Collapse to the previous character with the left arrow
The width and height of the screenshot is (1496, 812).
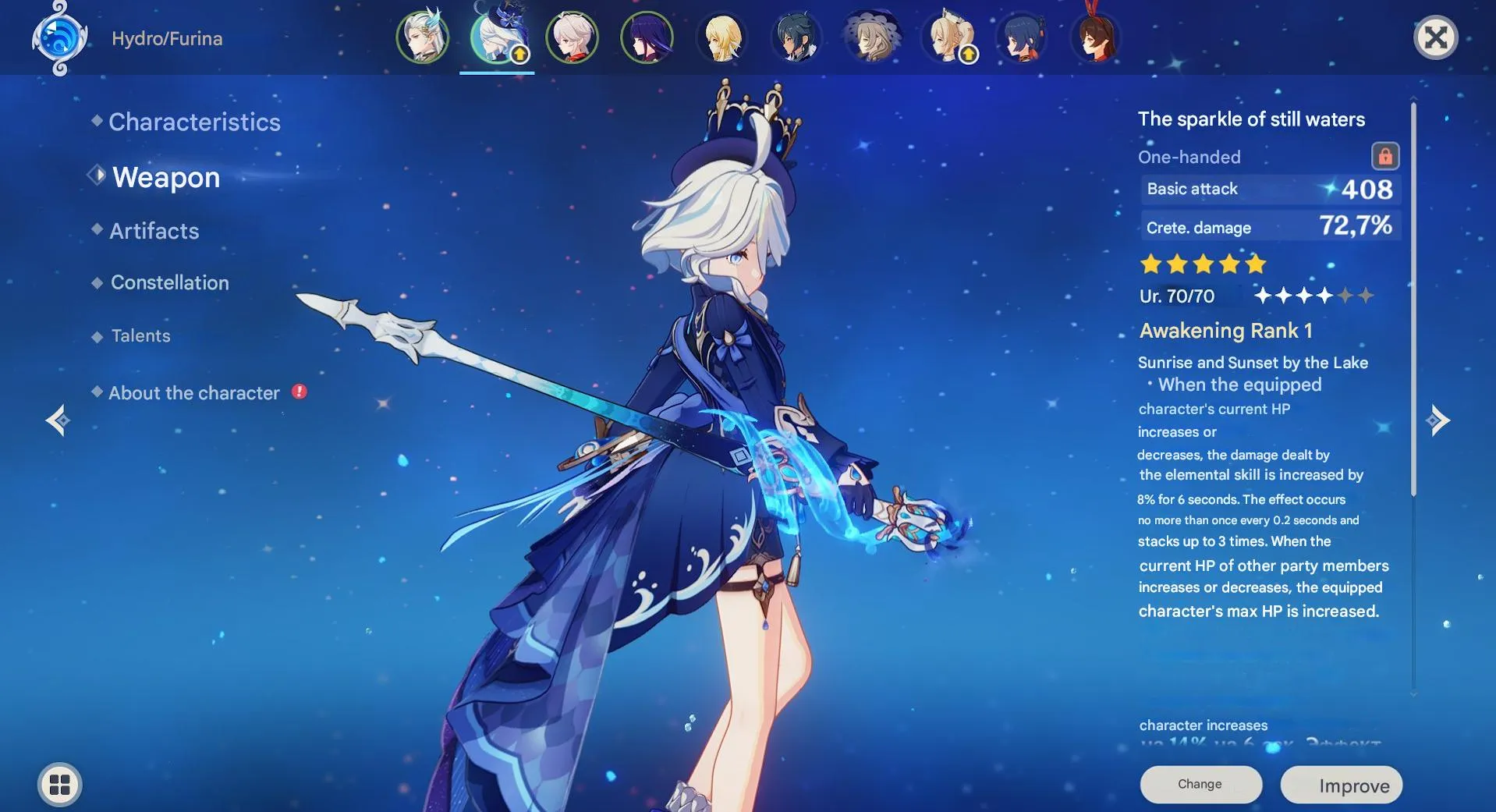58,420
